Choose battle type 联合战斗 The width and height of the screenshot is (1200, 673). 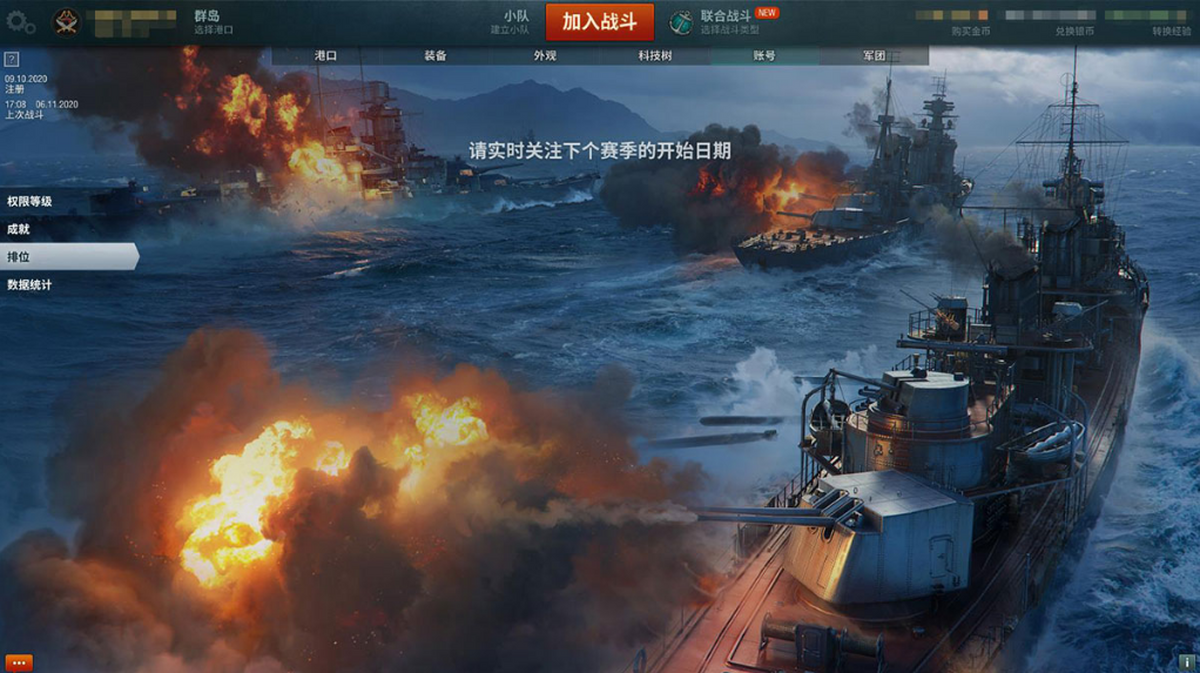pos(725,22)
